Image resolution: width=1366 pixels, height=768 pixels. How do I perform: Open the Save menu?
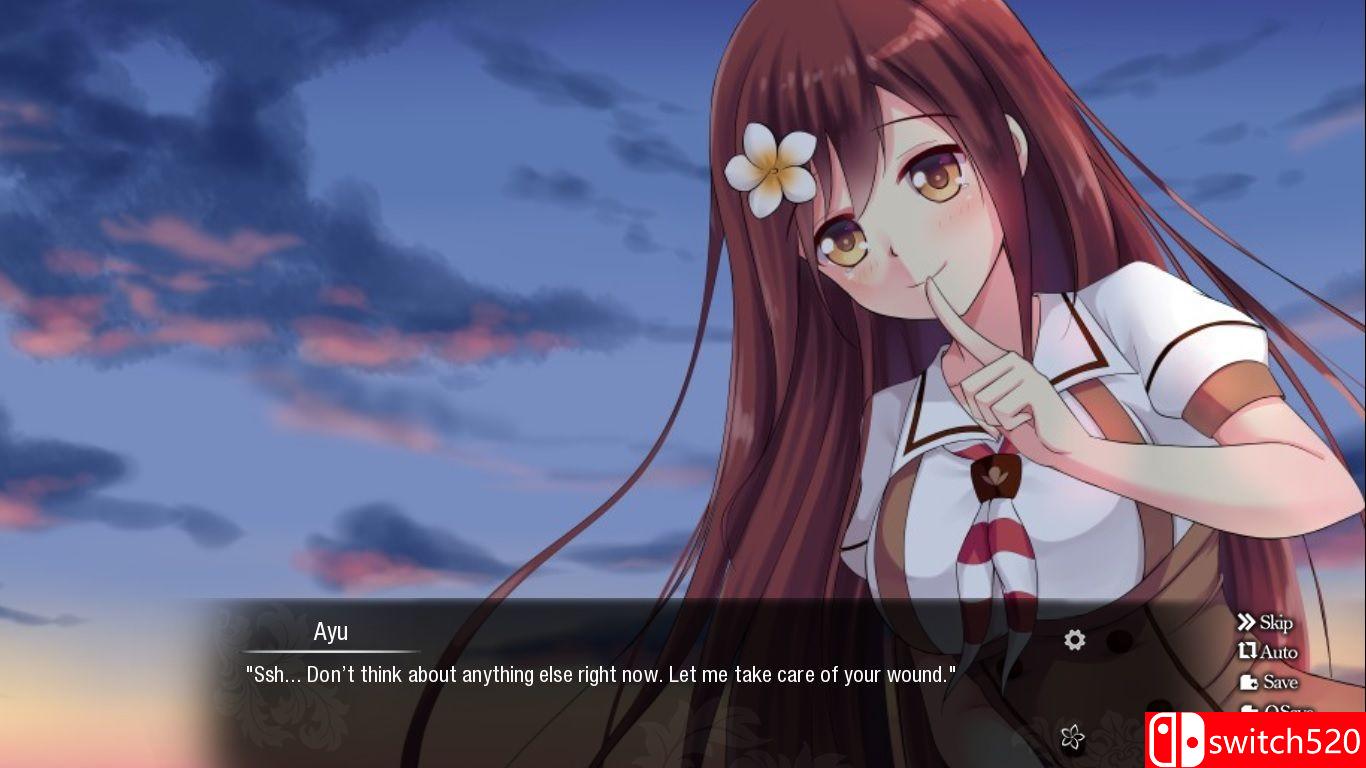point(1268,682)
